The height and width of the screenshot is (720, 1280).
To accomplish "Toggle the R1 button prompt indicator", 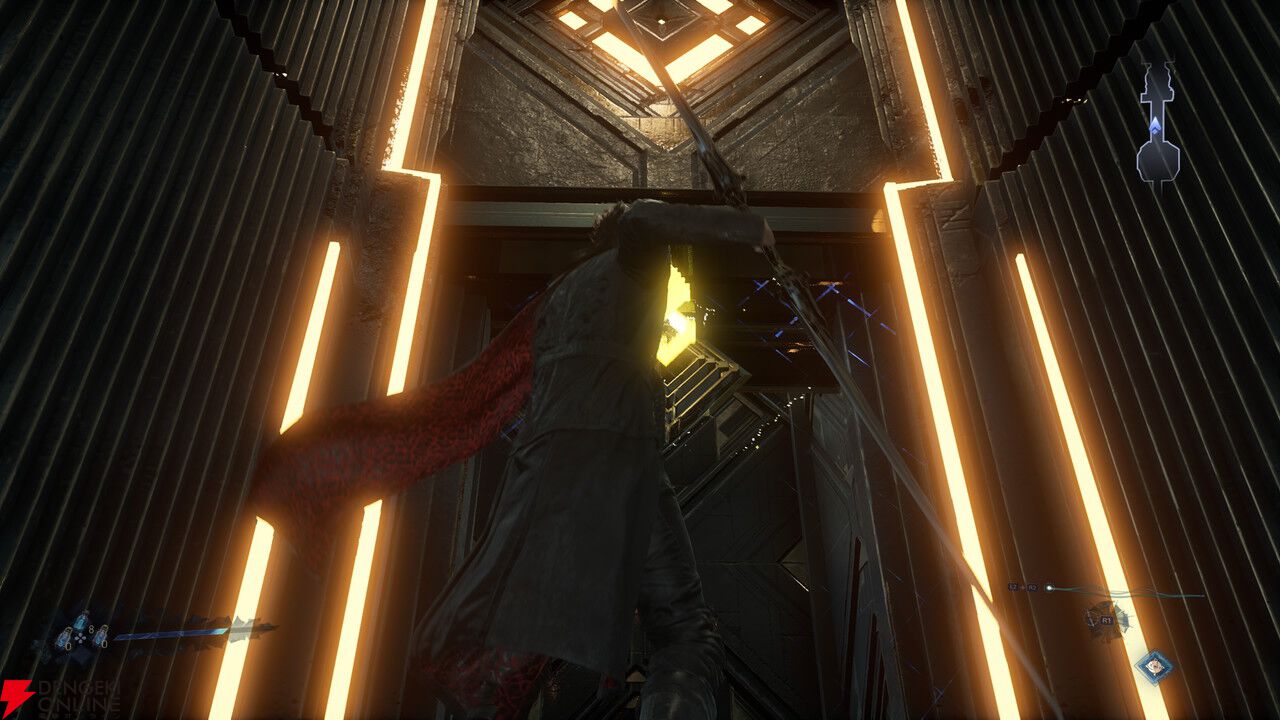I will [x=1106, y=621].
